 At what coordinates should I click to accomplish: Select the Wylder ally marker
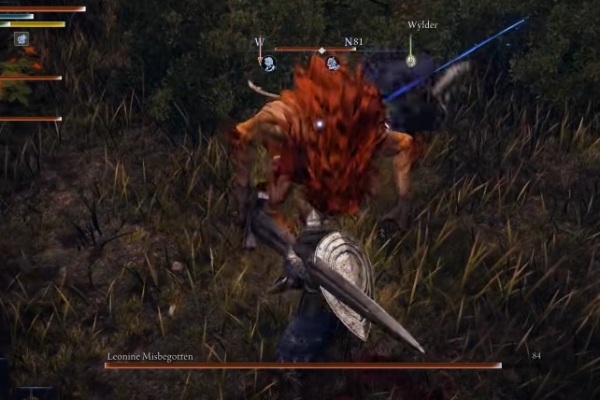pyautogui.click(x=411, y=60)
